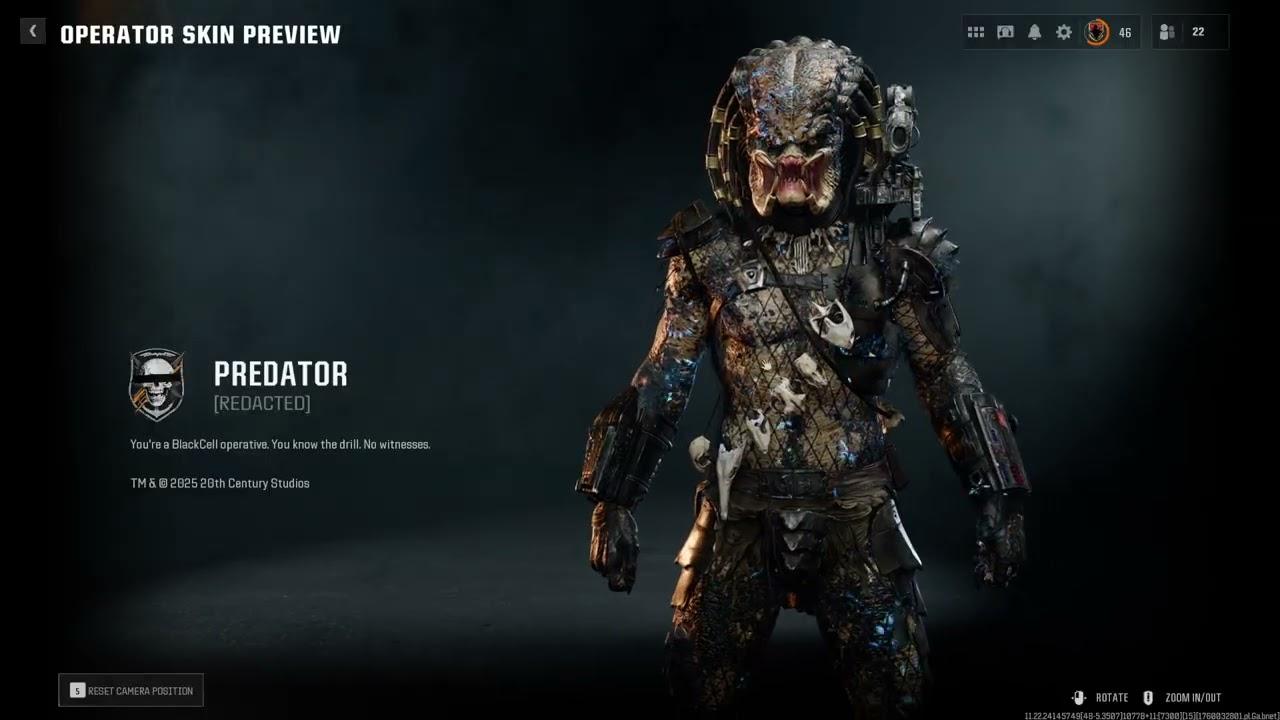Screen dimensions: 1280x720
Task: Open settings with the gear icon
Action: click(x=1064, y=32)
